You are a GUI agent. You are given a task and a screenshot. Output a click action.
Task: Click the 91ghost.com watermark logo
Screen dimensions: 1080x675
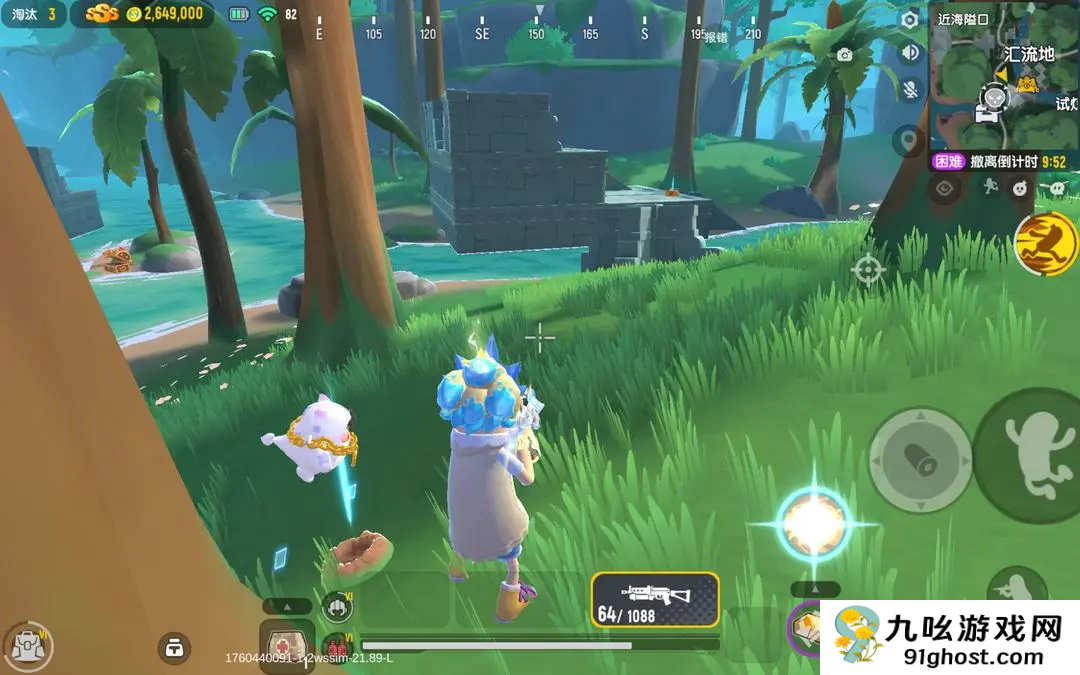pyautogui.click(x=950, y=638)
